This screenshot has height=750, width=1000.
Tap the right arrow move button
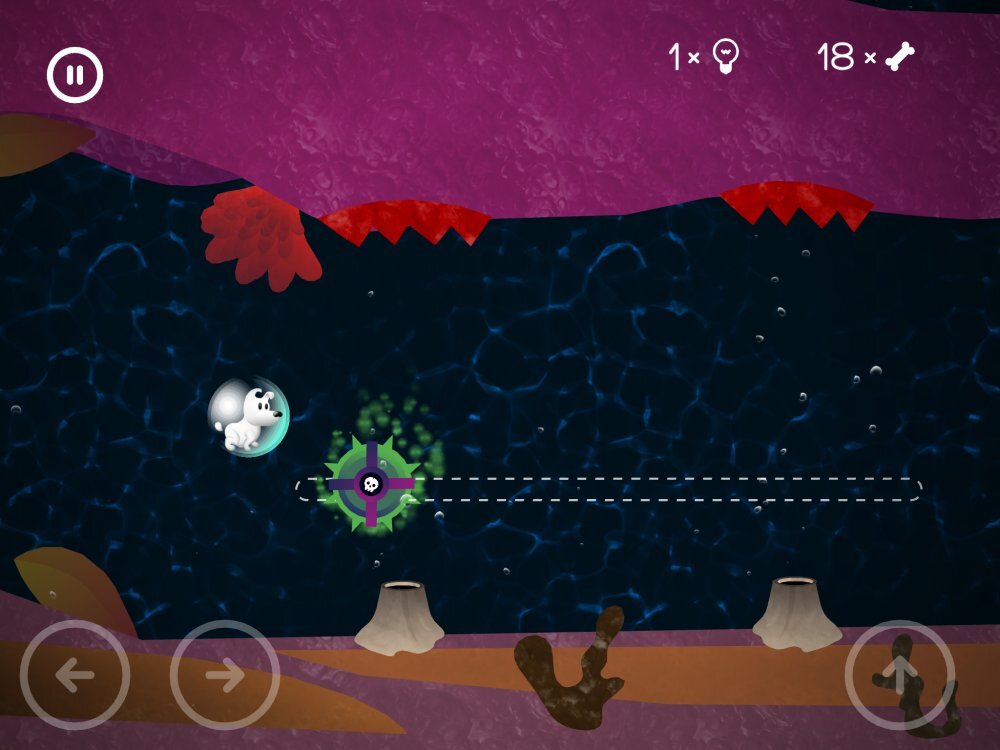(224, 675)
